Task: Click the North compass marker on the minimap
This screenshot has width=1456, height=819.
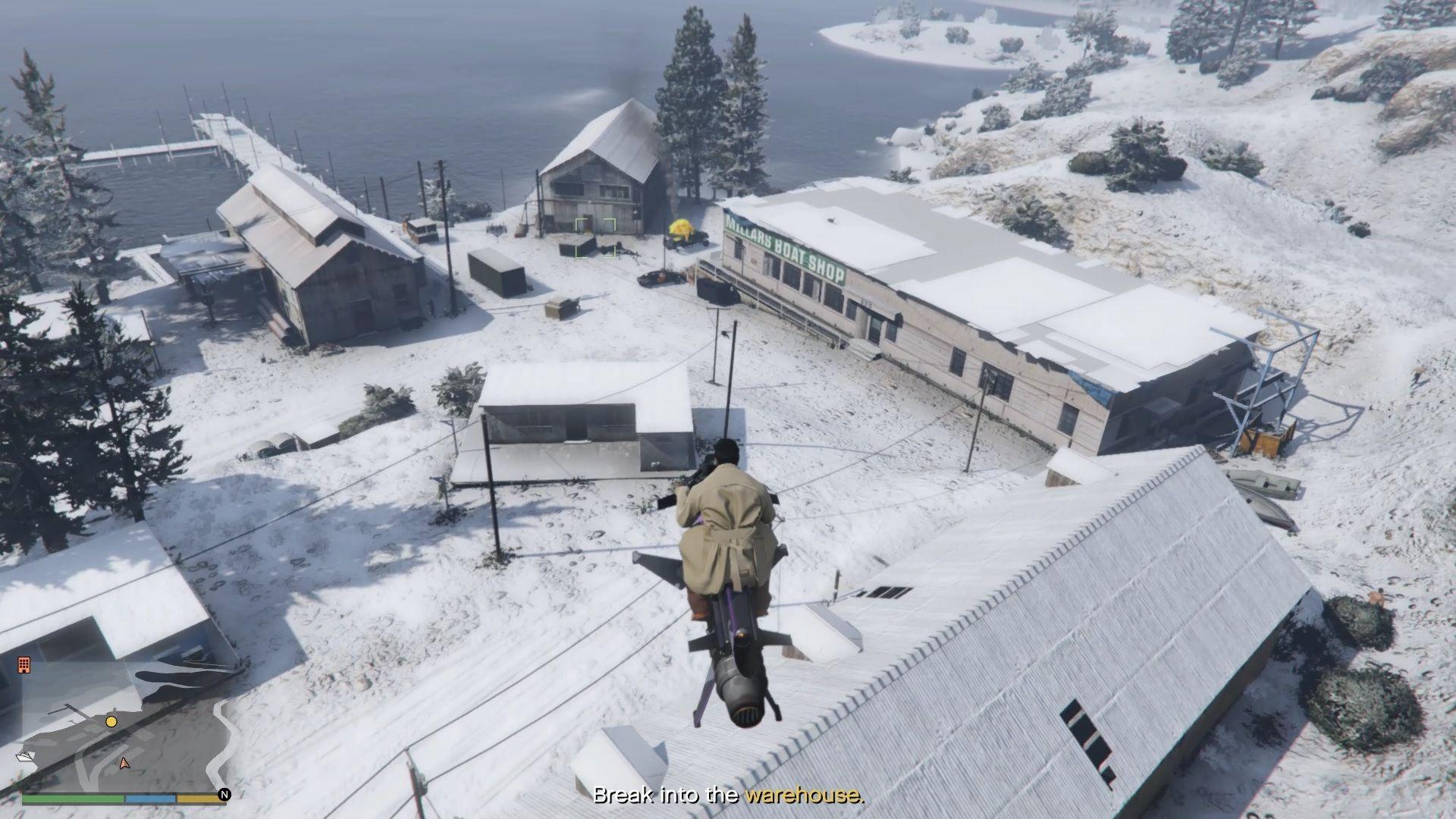Action: point(224,794)
